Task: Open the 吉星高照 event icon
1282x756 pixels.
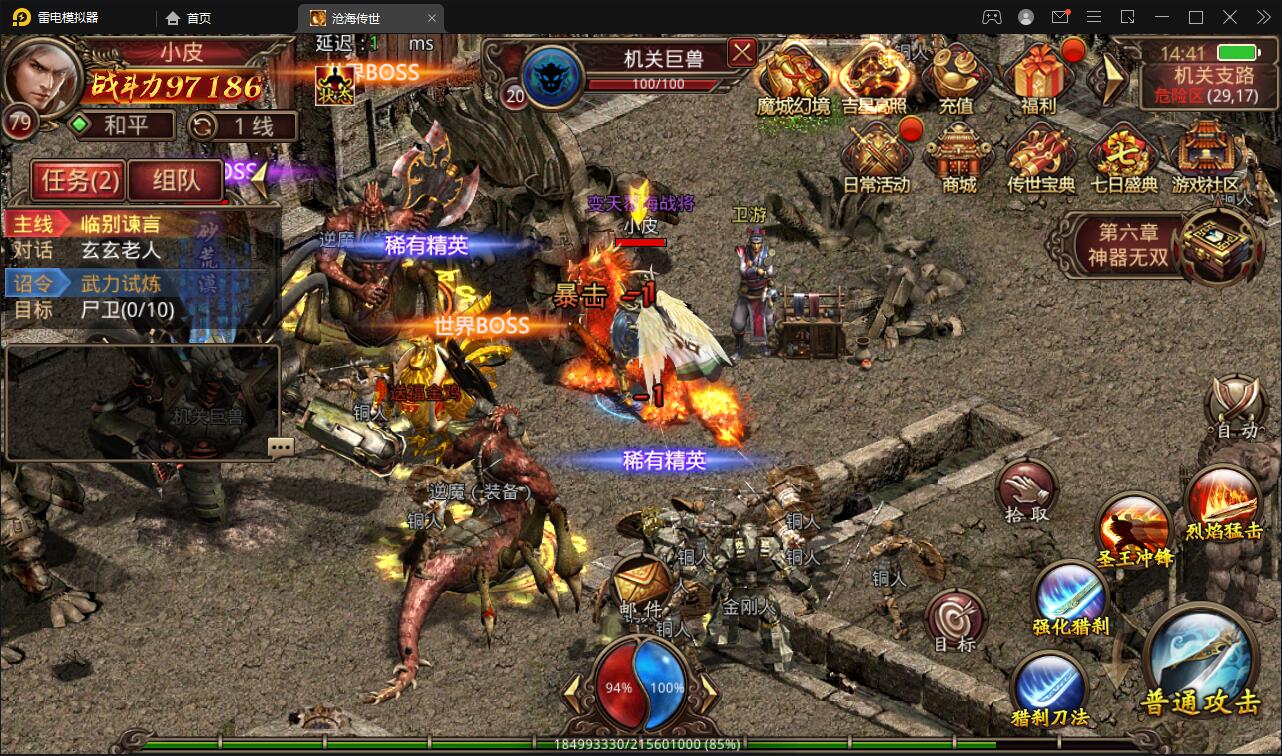Action: point(873,75)
